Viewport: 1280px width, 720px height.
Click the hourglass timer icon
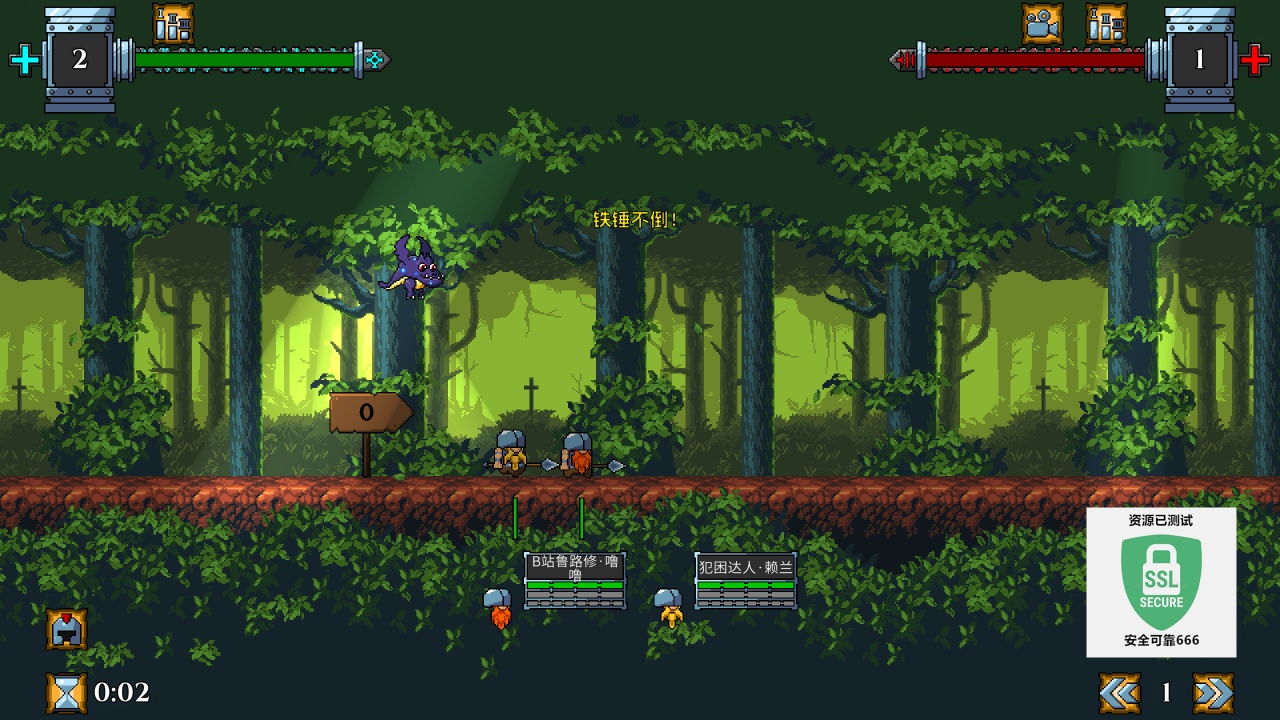(x=66, y=692)
